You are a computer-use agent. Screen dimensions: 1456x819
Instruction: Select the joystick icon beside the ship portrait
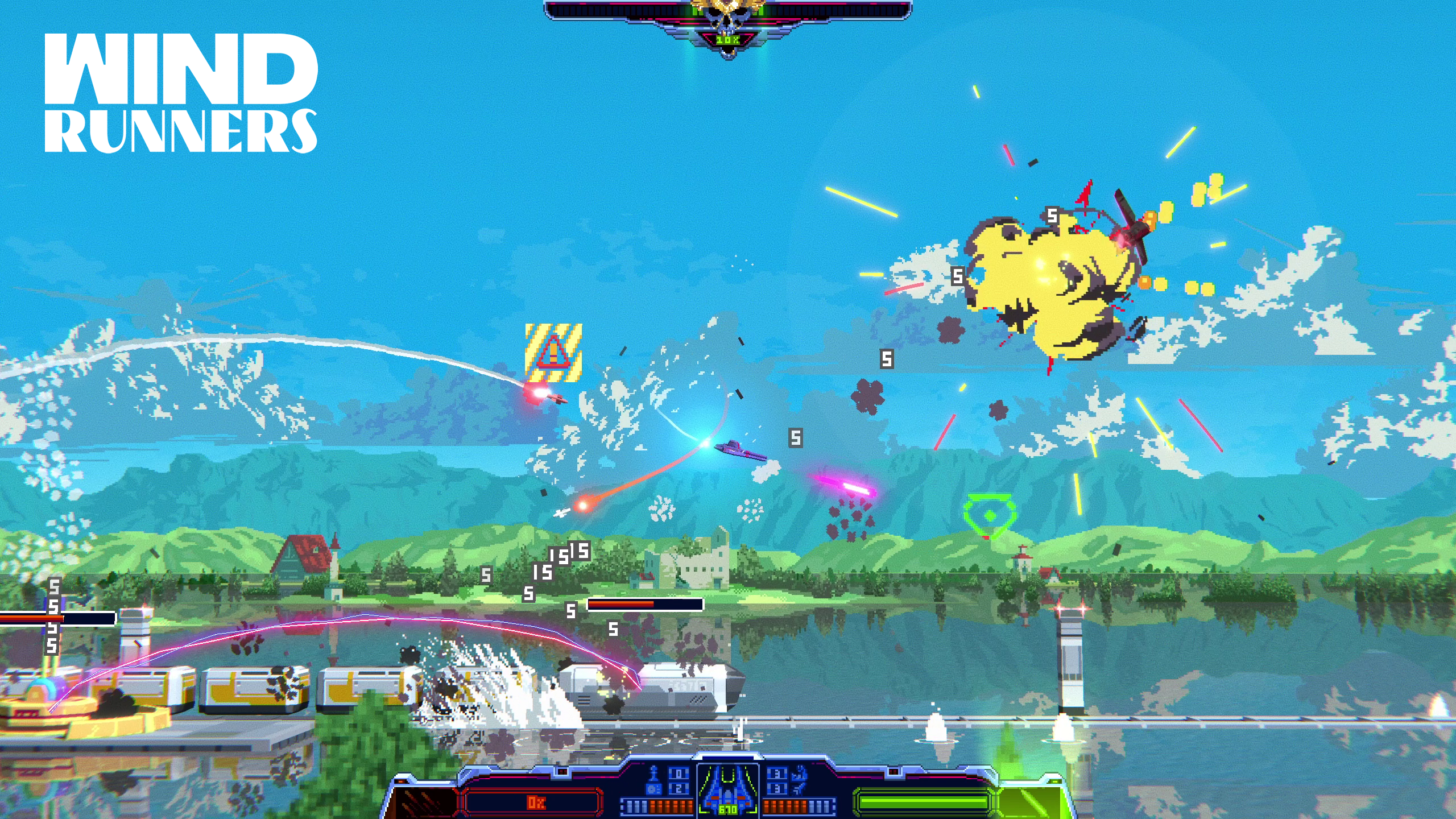(x=654, y=779)
